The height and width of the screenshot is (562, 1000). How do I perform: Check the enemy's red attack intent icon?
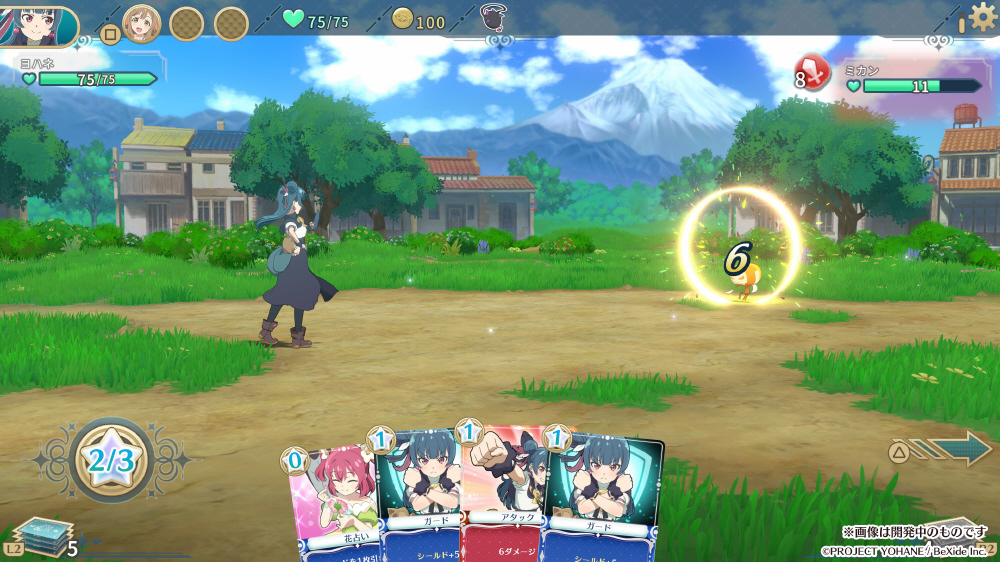pyautogui.click(x=814, y=73)
